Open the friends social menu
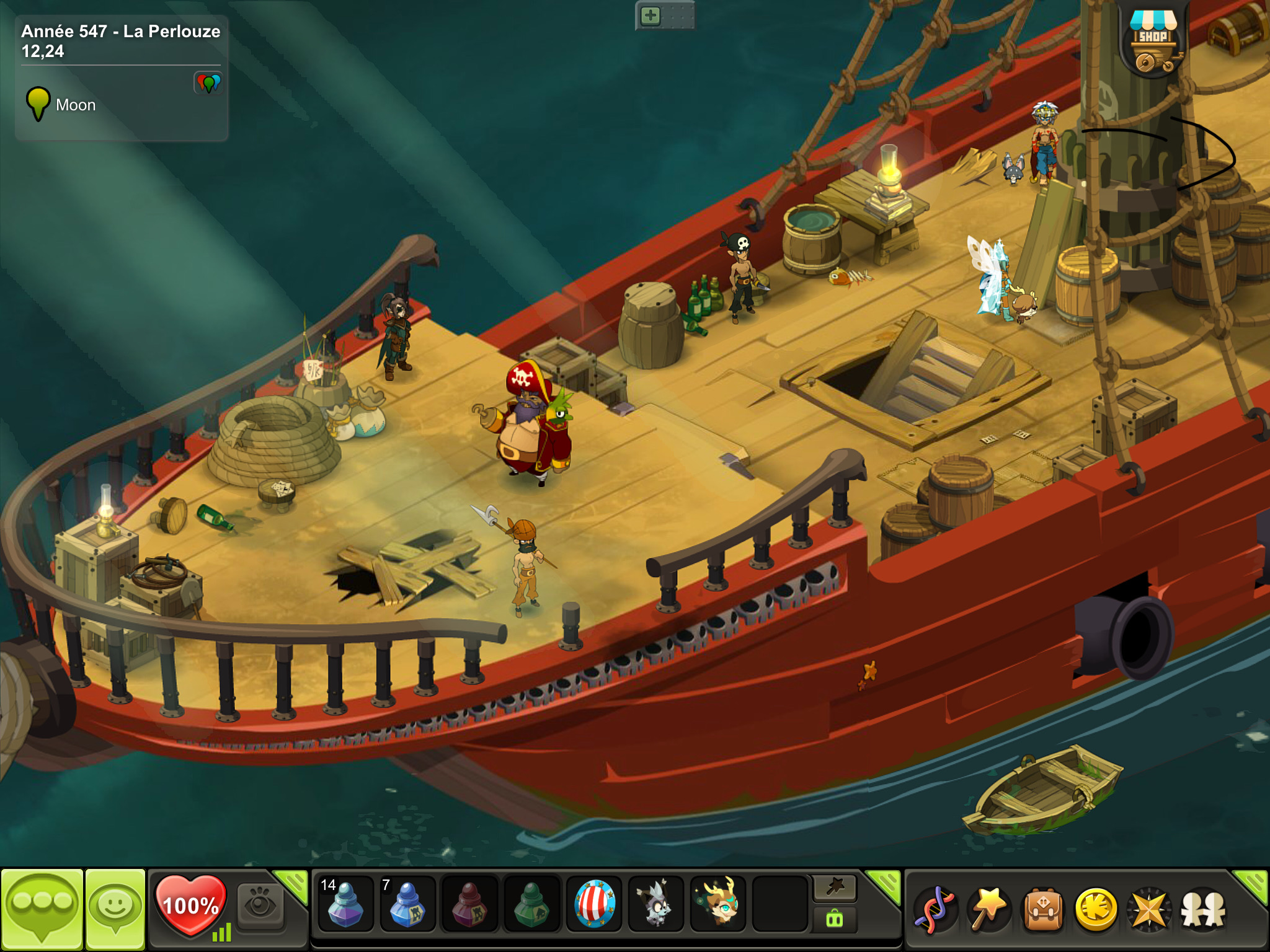Screen dimensions: 1270x952 click(1203, 910)
